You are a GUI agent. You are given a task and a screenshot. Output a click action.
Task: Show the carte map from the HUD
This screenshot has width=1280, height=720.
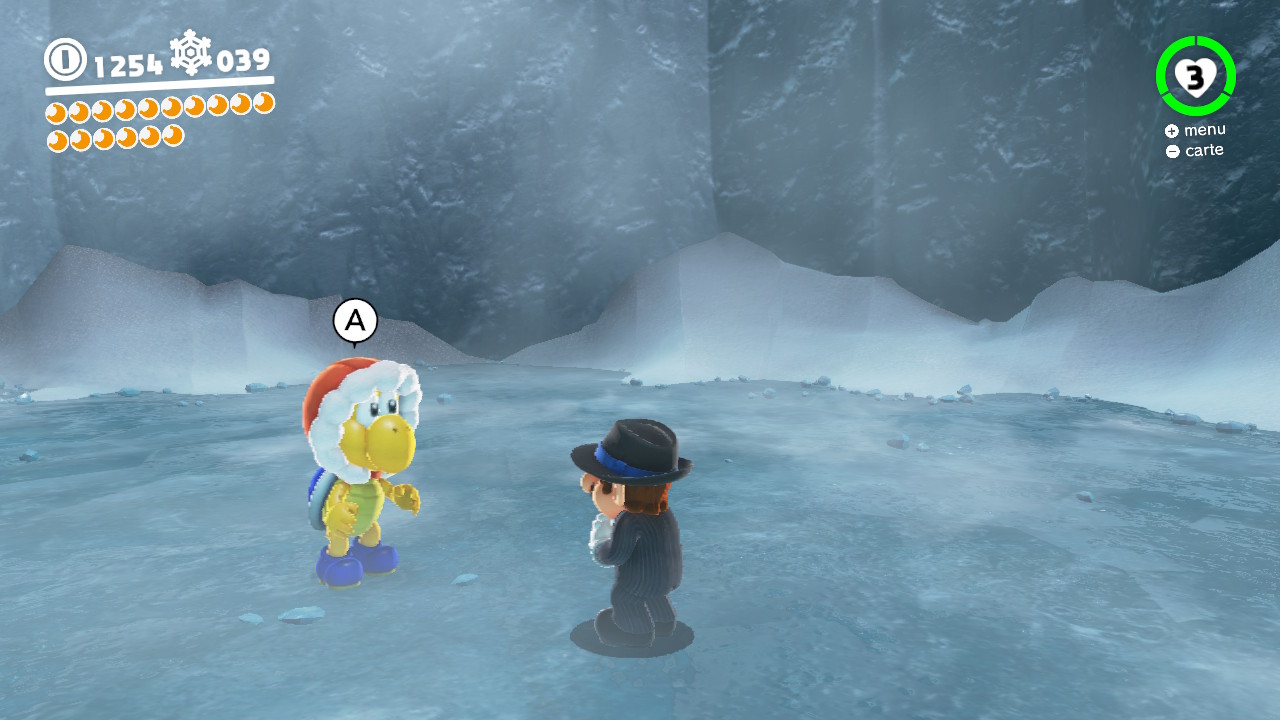(x=1195, y=151)
